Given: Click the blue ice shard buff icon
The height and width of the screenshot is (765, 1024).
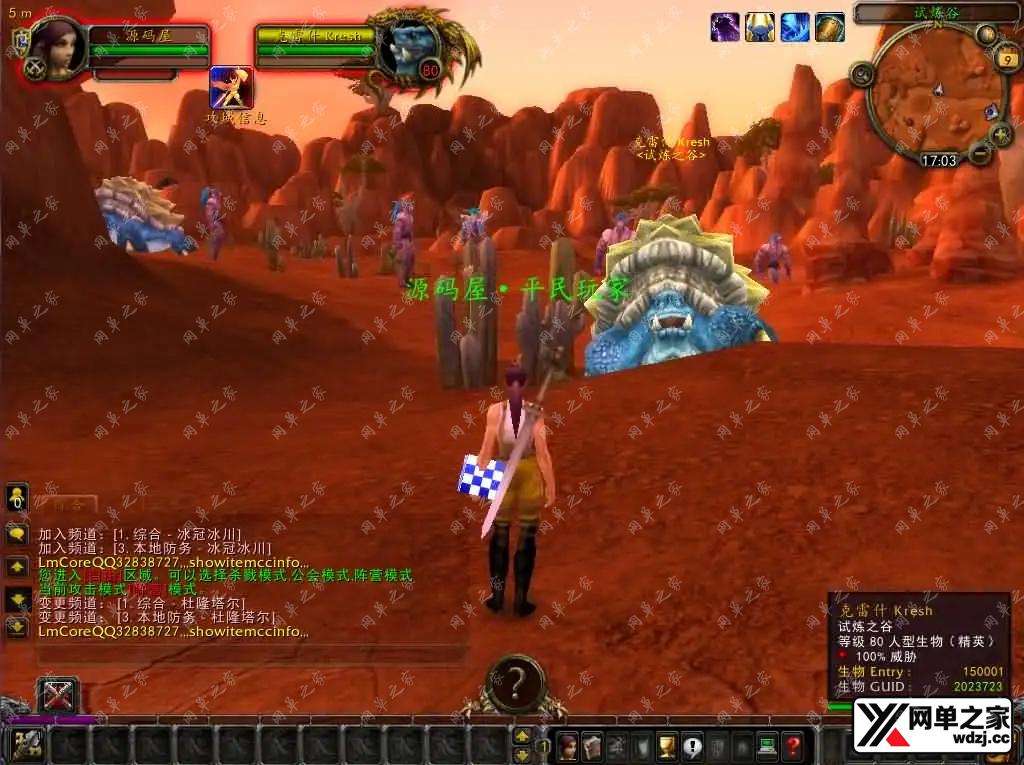Looking at the screenshot, I should pos(795,27).
